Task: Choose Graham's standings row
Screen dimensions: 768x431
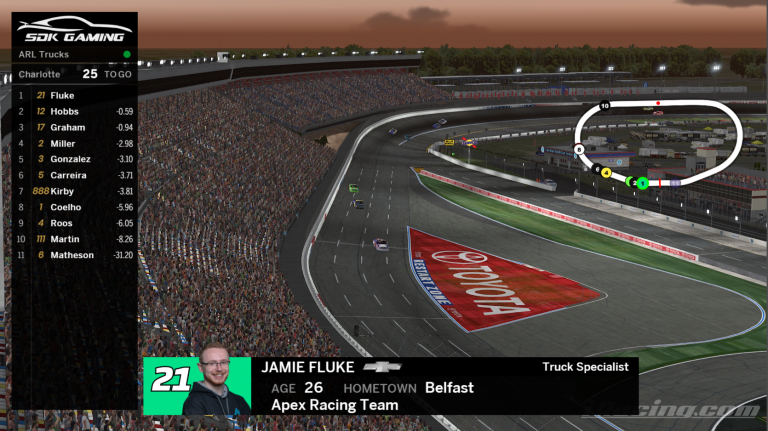Action: click(x=74, y=127)
